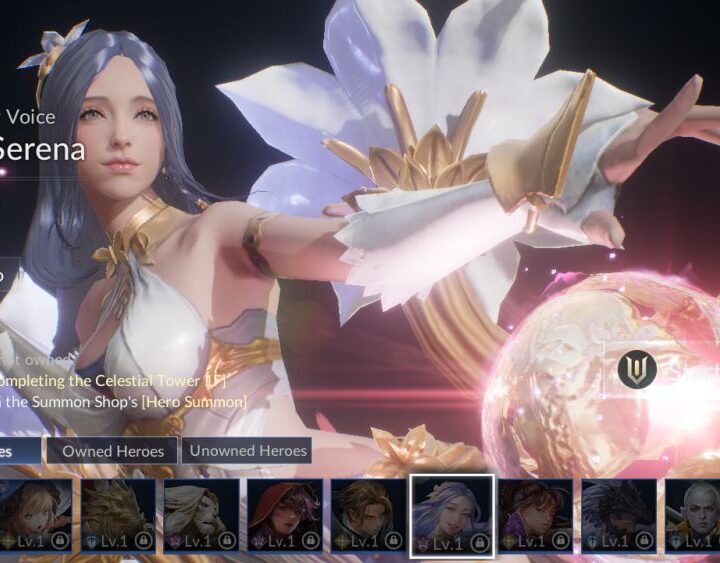The height and width of the screenshot is (563, 720).
Task: Switch to the Owned Heroes tab
Action: [x=113, y=451]
